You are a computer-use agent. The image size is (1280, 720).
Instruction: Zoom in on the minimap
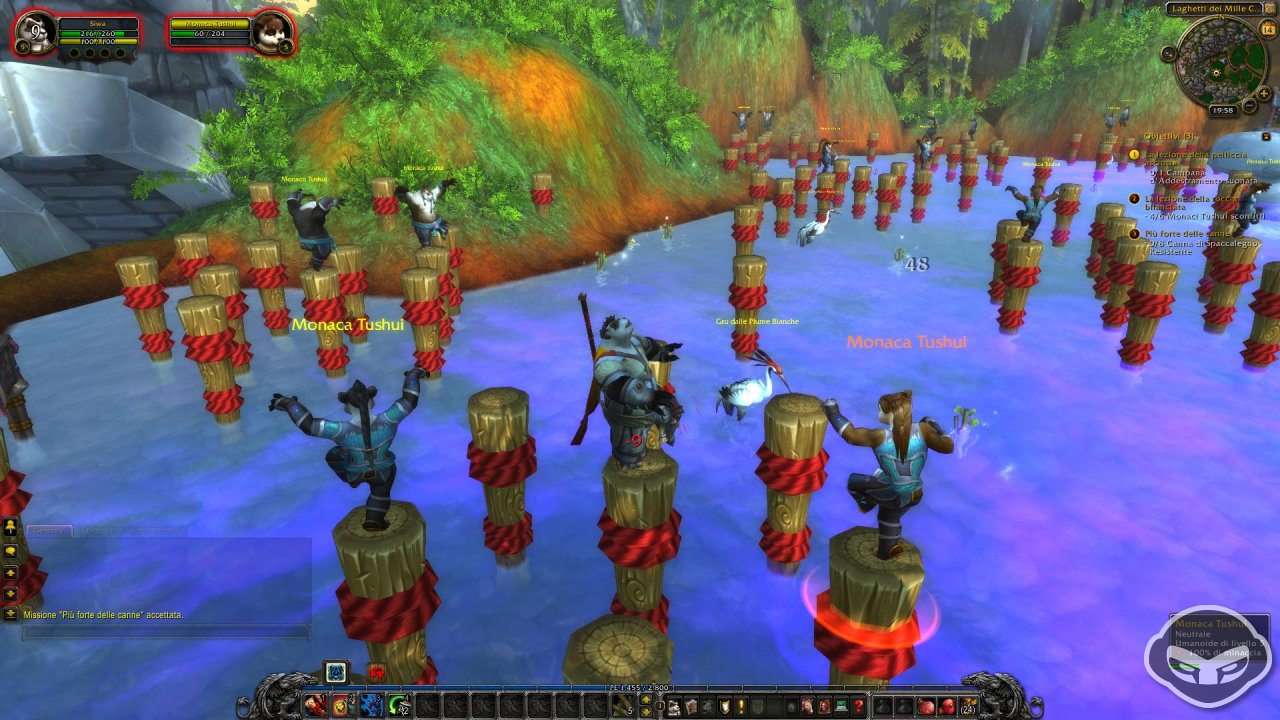point(1262,94)
